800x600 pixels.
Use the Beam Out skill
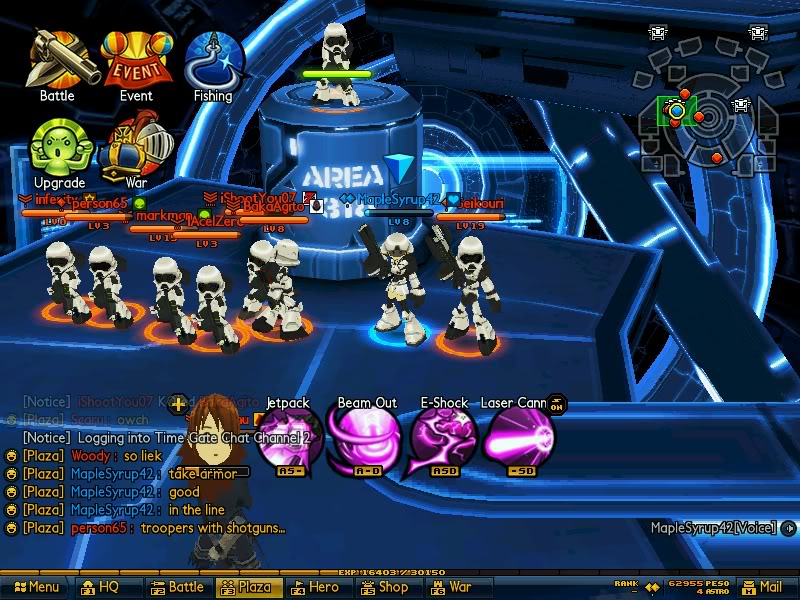coord(366,440)
